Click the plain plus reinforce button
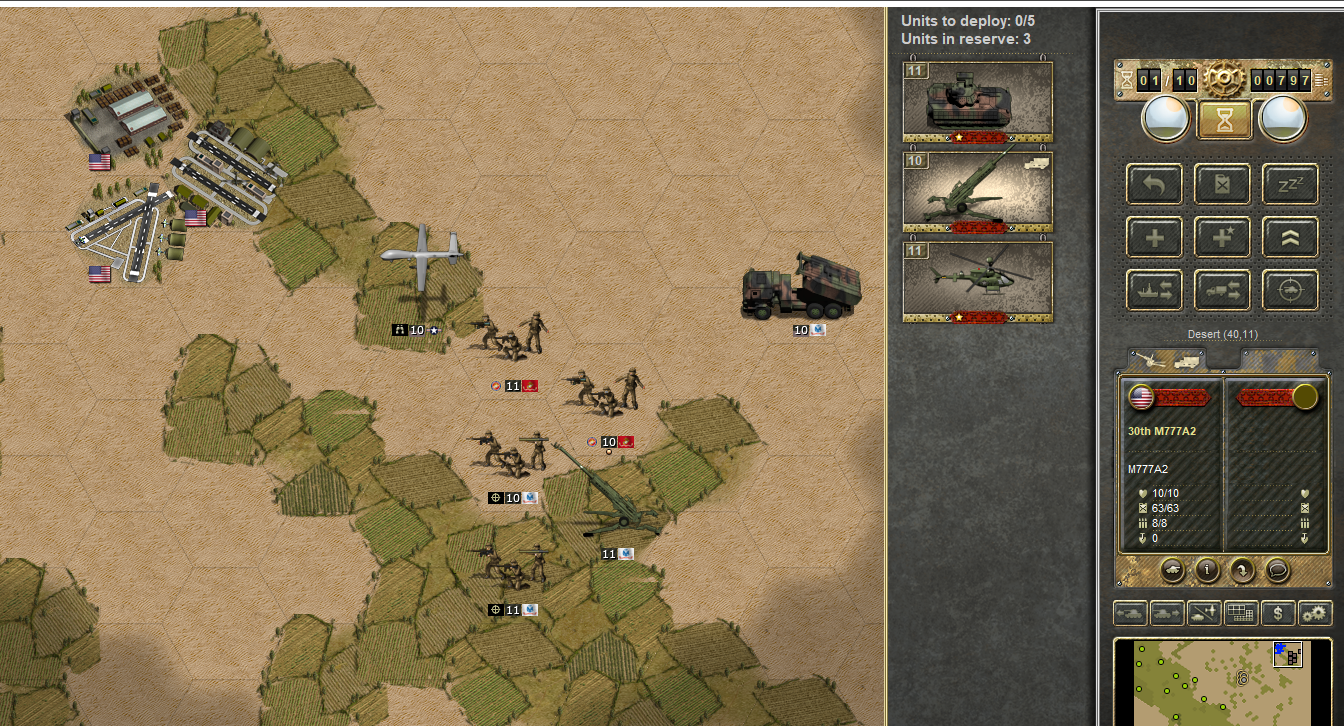The height and width of the screenshot is (726, 1344). pos(1155,237)
